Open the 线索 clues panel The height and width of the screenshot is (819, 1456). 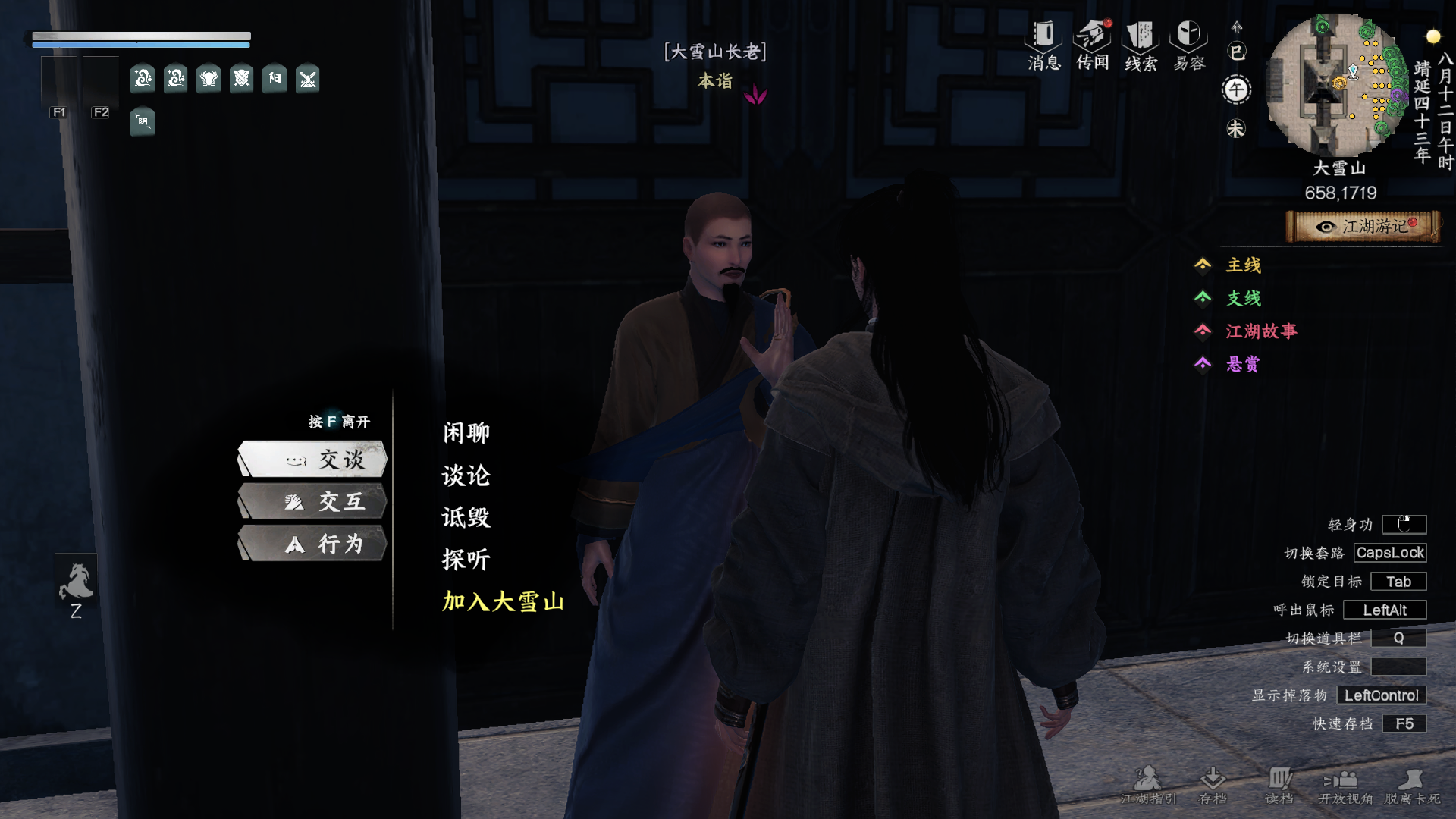point(1141,45)
